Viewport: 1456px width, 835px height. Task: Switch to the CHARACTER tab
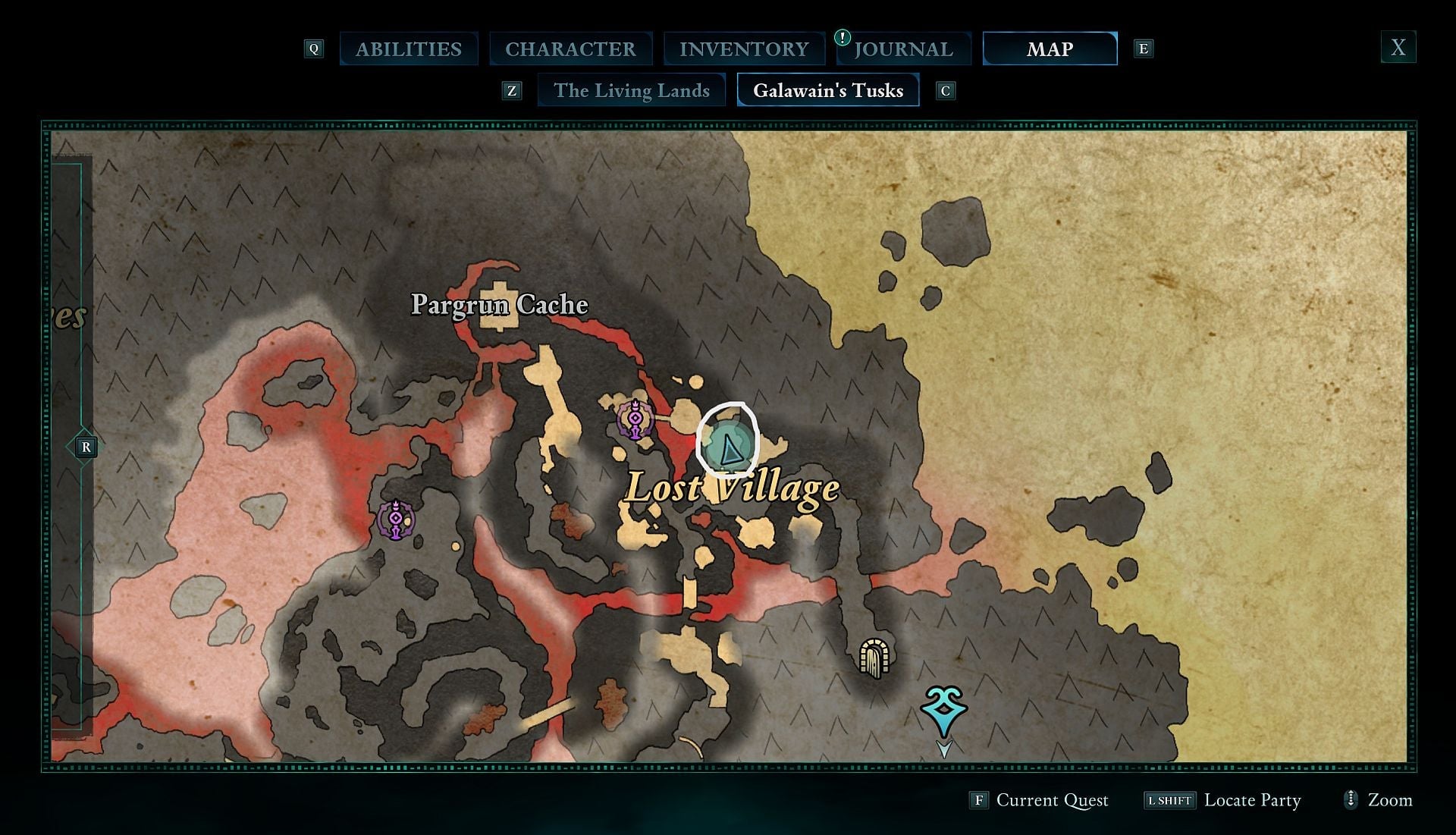pos(572,49)
